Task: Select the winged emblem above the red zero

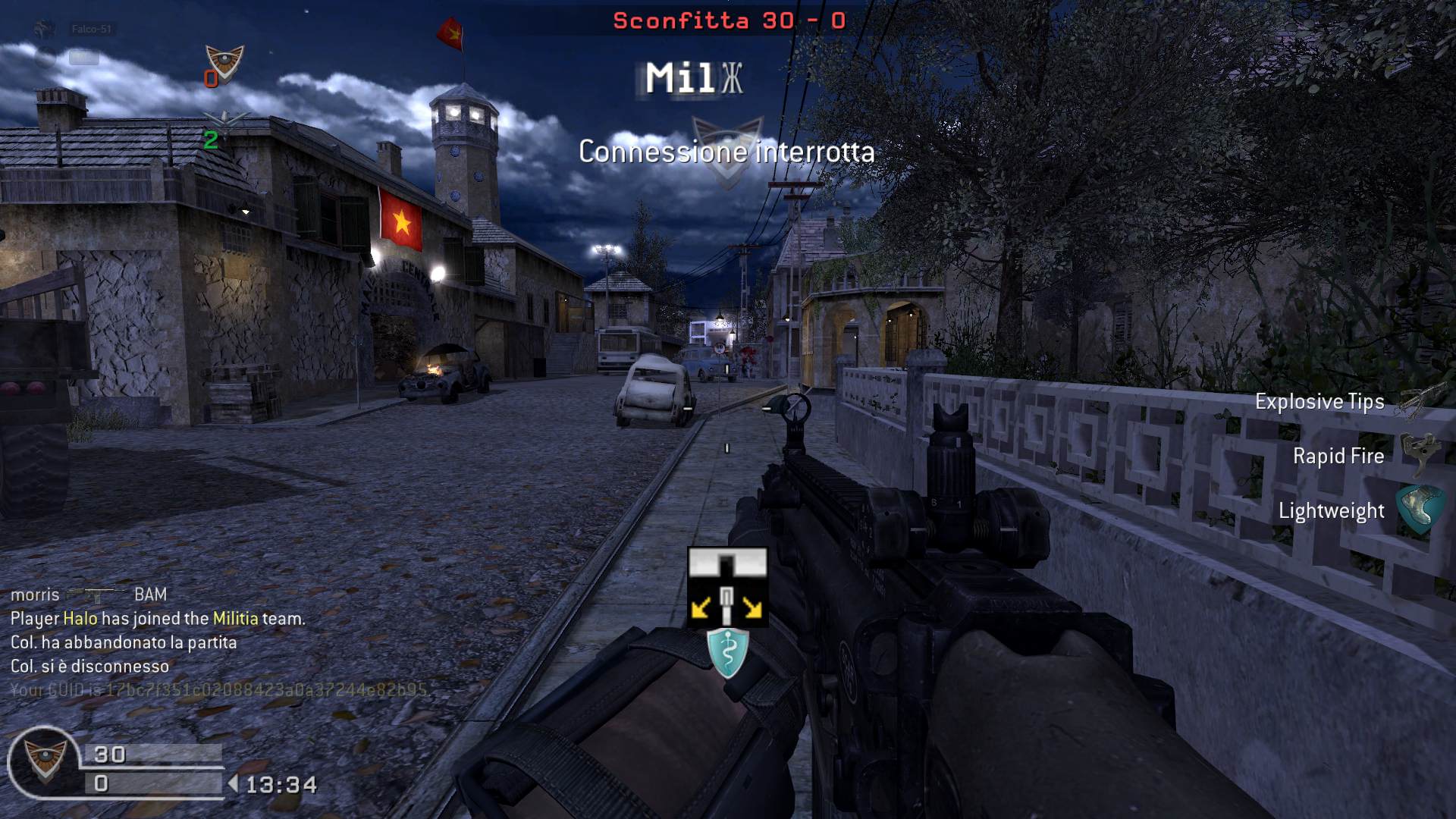Action: click(224, 61)
